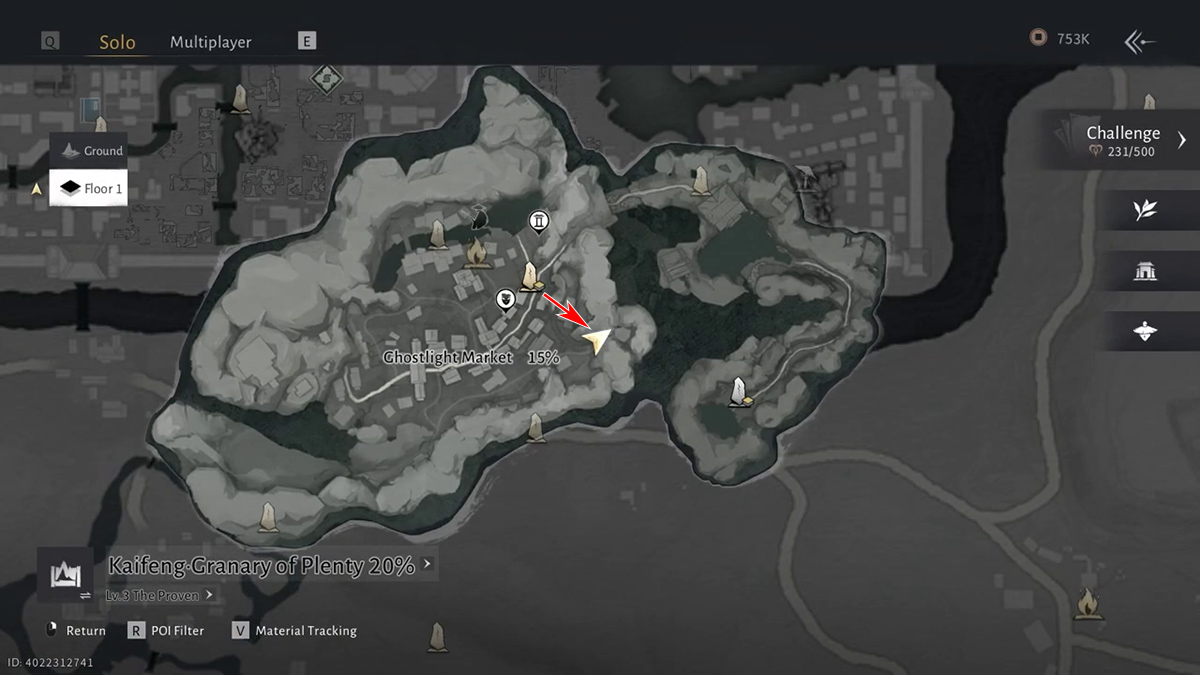Open Material Tracking
The width and height of the screenshot is (1200, 675).
[295, 631]
